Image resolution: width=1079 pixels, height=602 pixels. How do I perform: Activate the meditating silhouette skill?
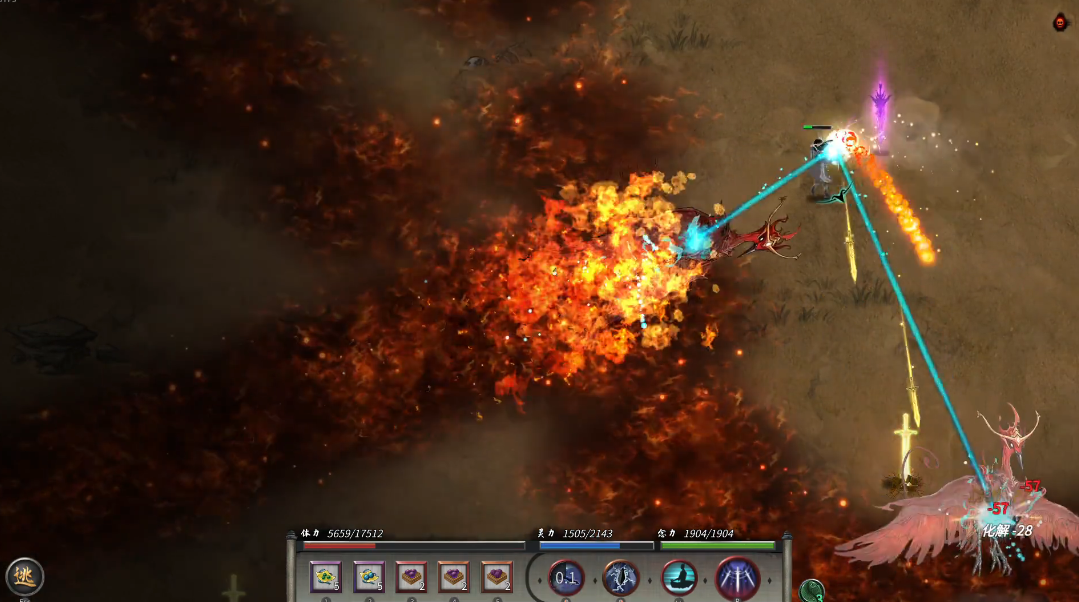(x=680, y=577)
